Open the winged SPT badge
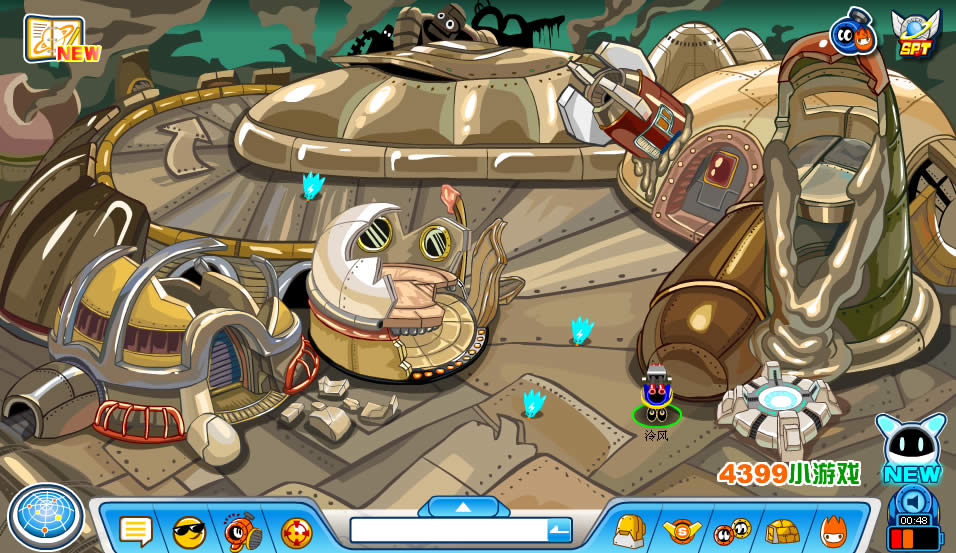This screenshot has height=553, width=956. point(914,35)
